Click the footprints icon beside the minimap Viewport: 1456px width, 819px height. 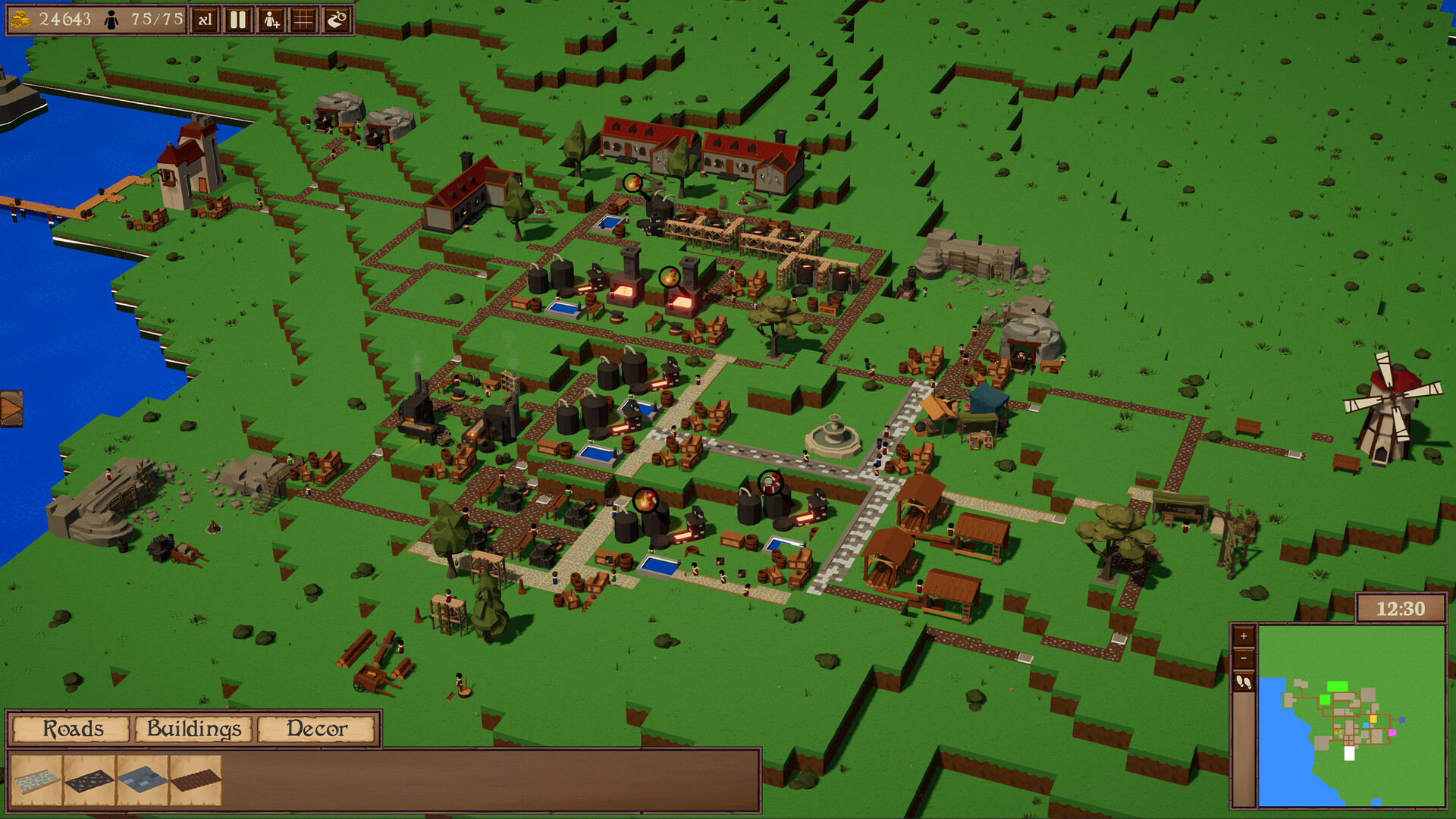(x=1244, y=681)
